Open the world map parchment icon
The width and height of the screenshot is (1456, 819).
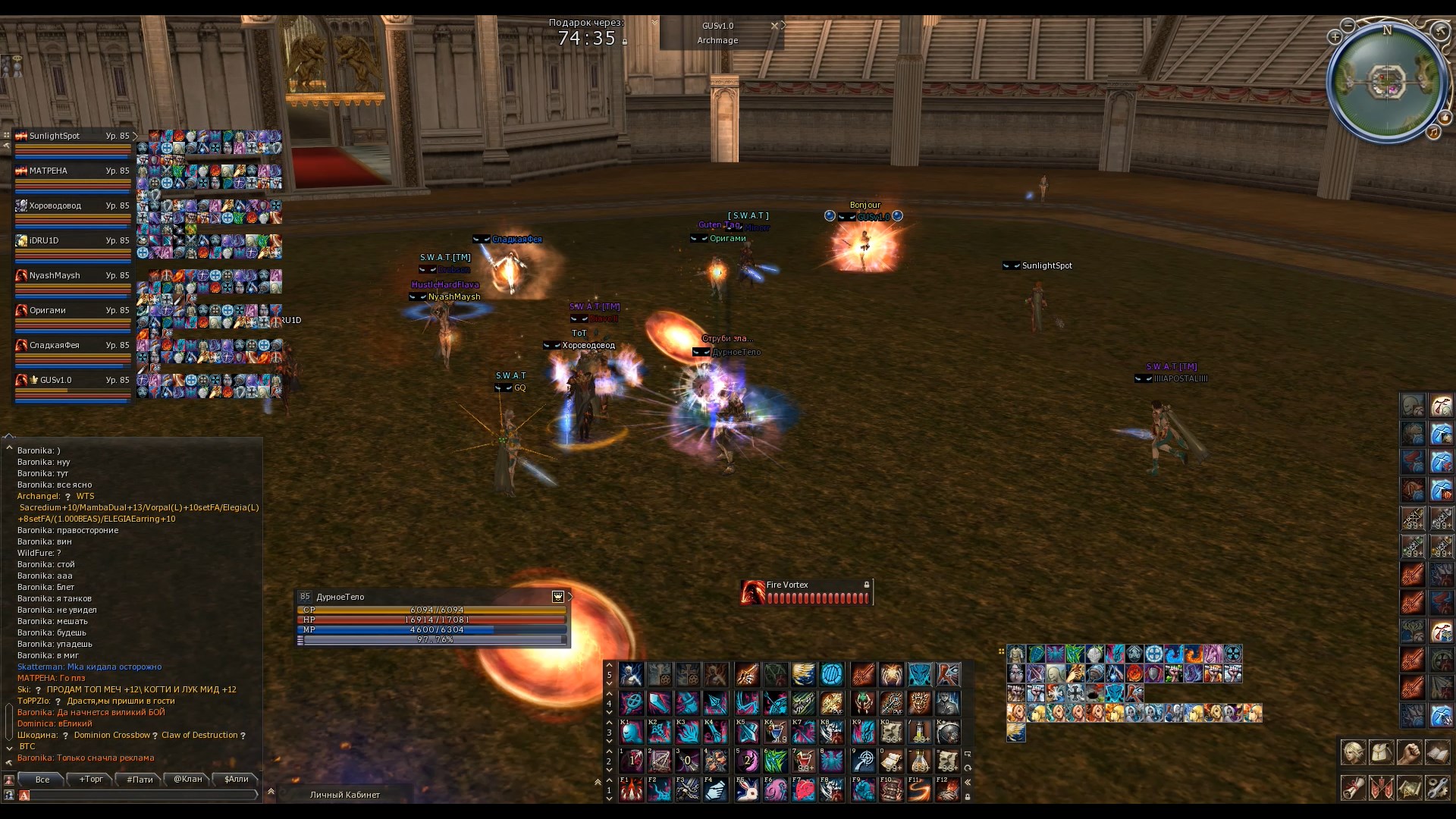point(1410,788)
